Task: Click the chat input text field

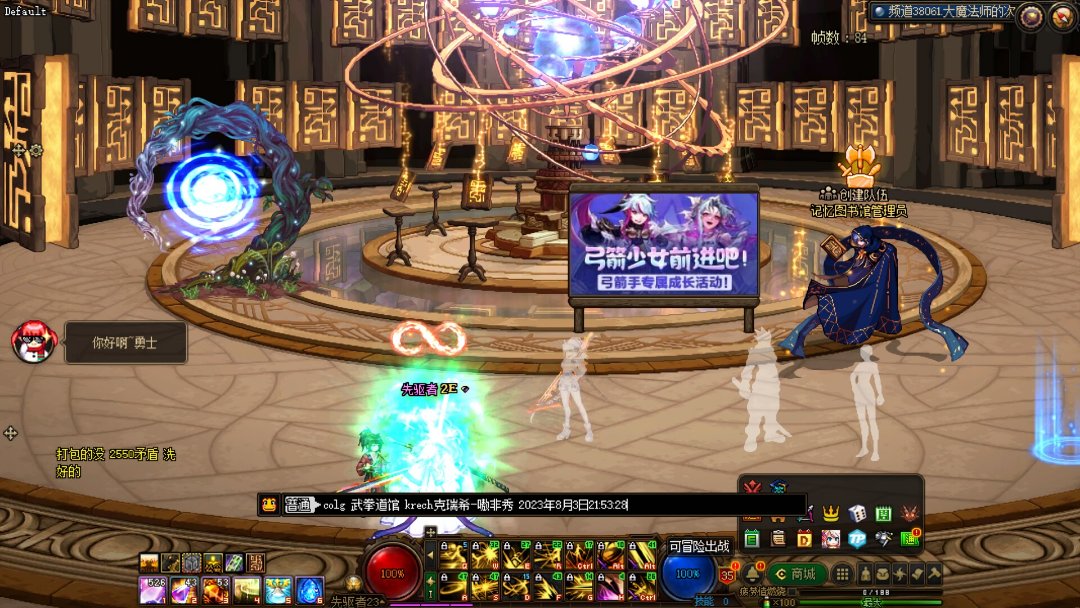Action: [x=560, y=505]
